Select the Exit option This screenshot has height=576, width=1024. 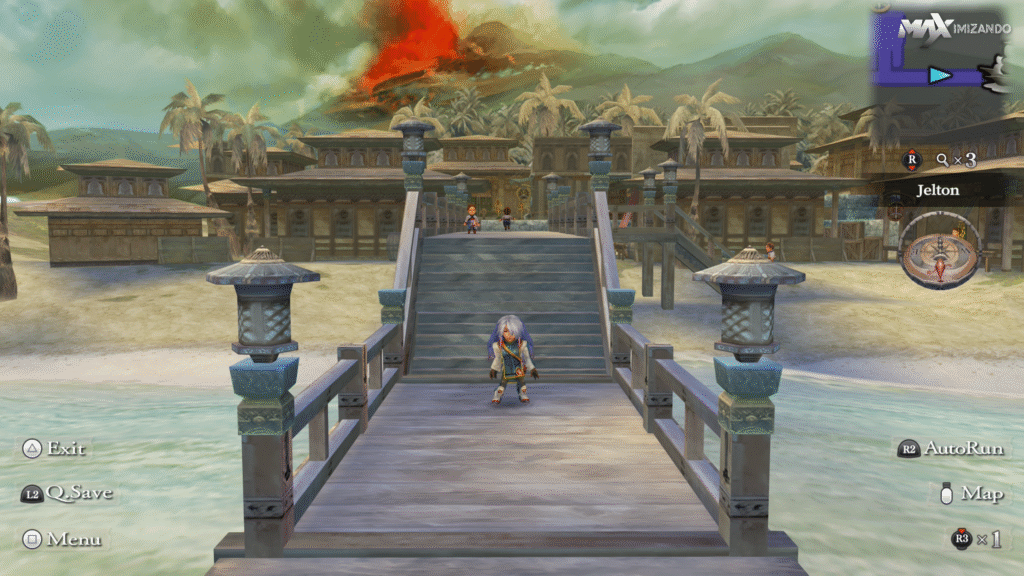pos(56,448)
